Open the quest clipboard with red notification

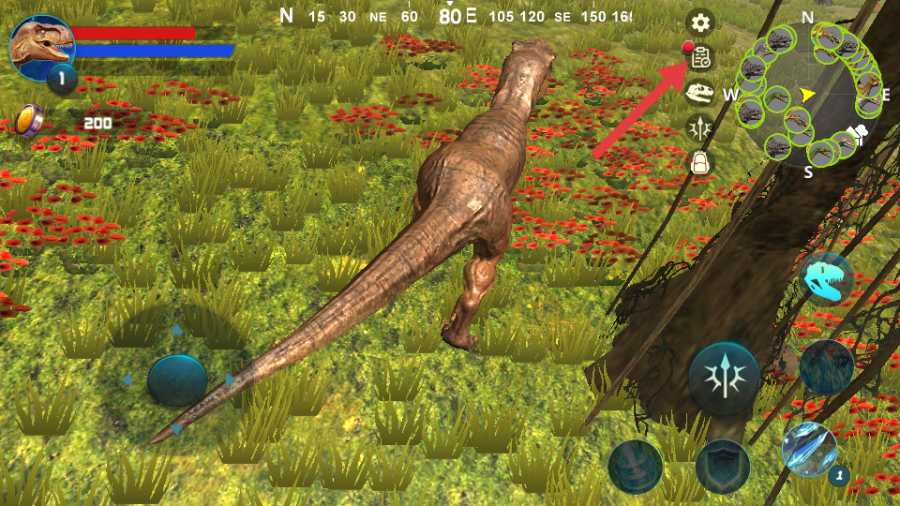point(700,57)
